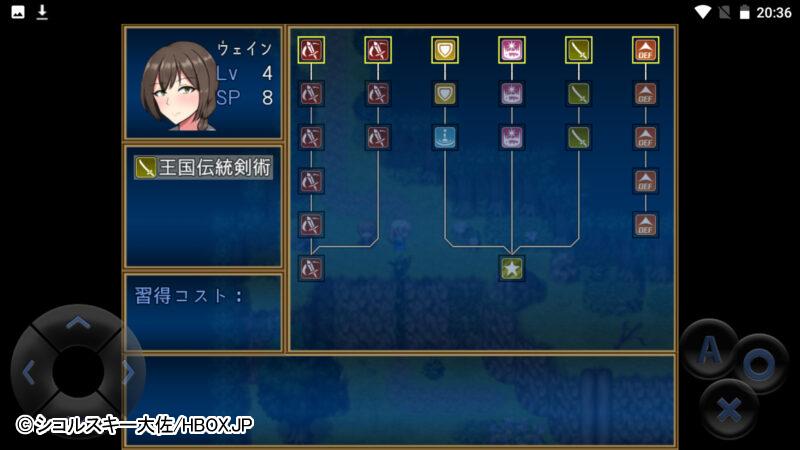Select the highlighted yellow shield skill
The height and width of the screenshot is (450, 800).
(x=445, y=49)
